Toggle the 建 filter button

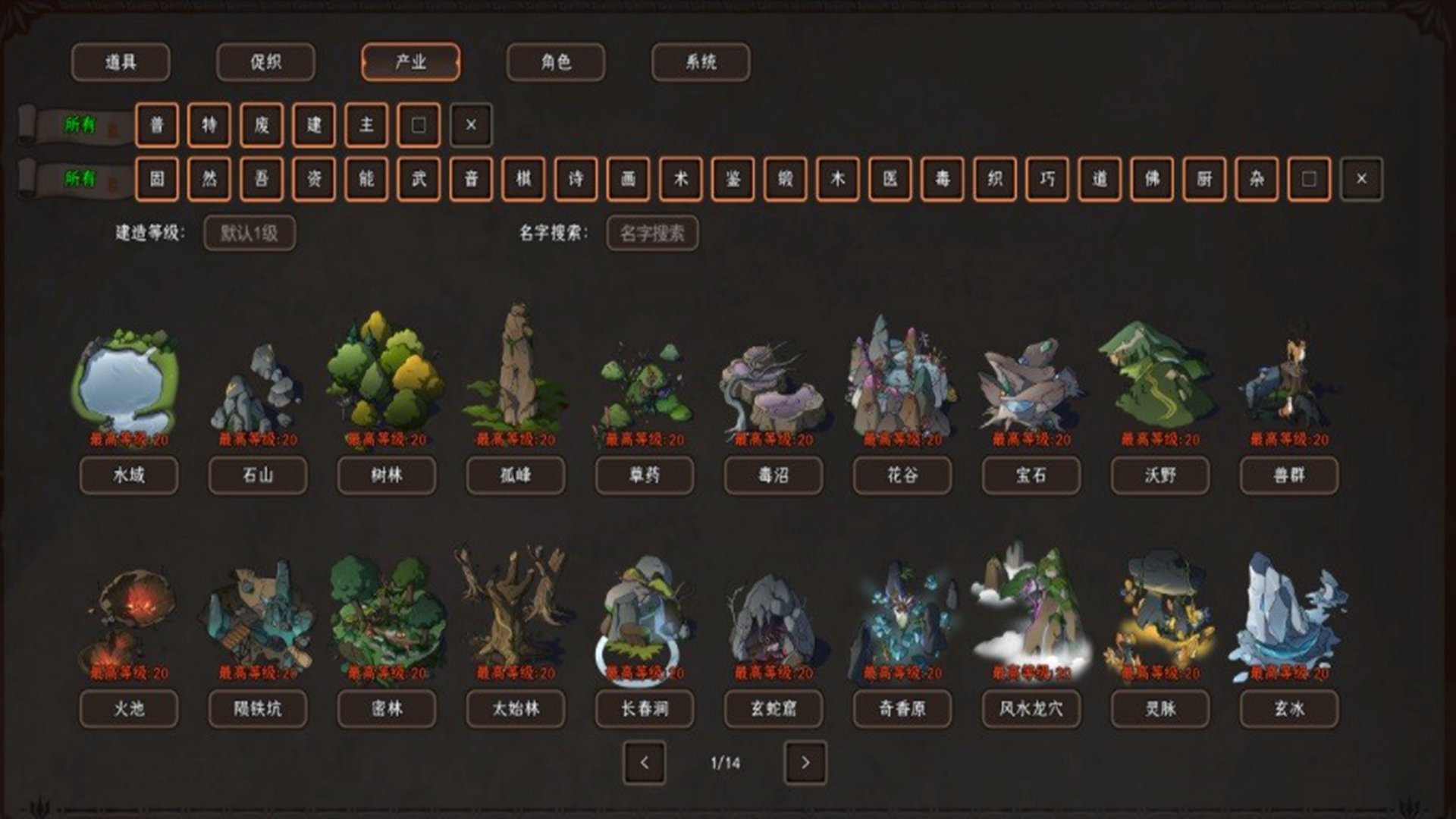314,125
